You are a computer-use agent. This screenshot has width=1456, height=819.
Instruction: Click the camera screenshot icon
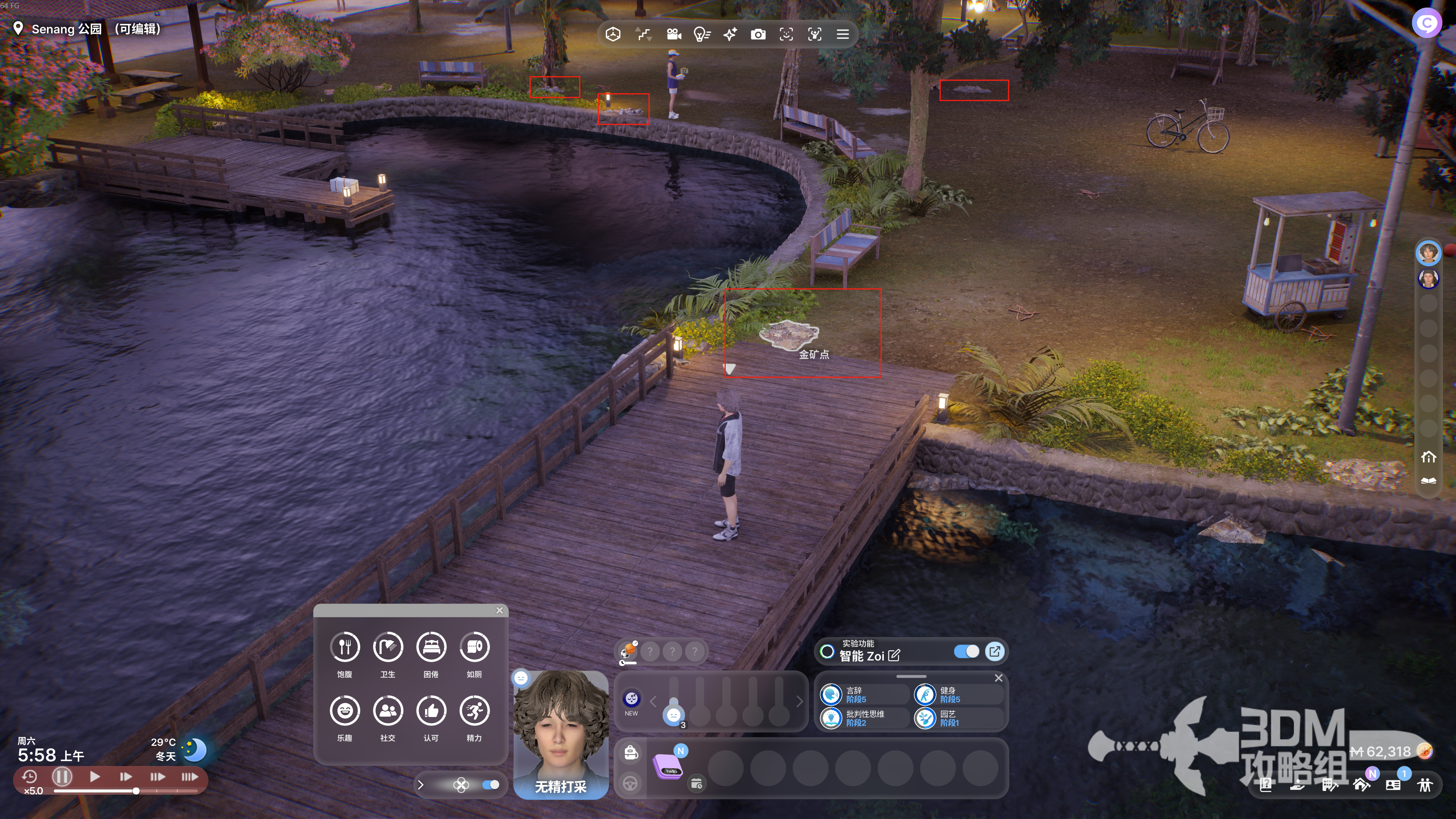click(x=758, y=35)
